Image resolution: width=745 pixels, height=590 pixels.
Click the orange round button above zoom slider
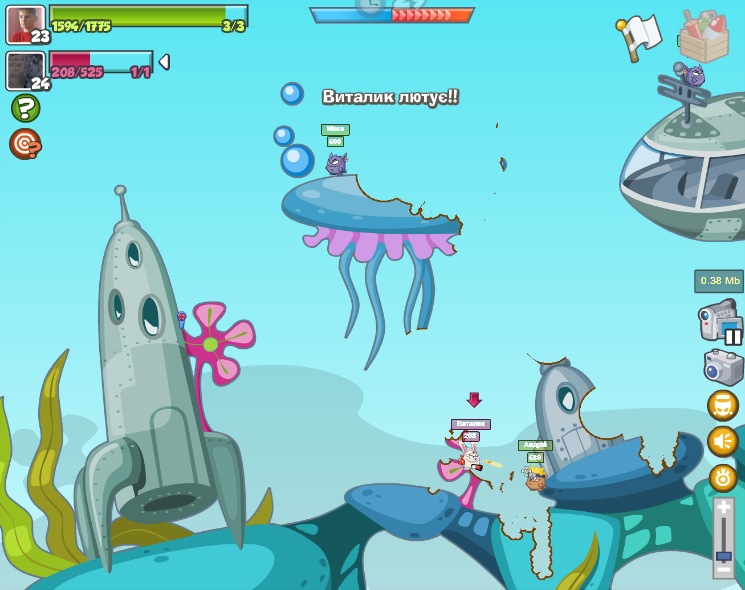pyautogui.click(x=722, y=477)
